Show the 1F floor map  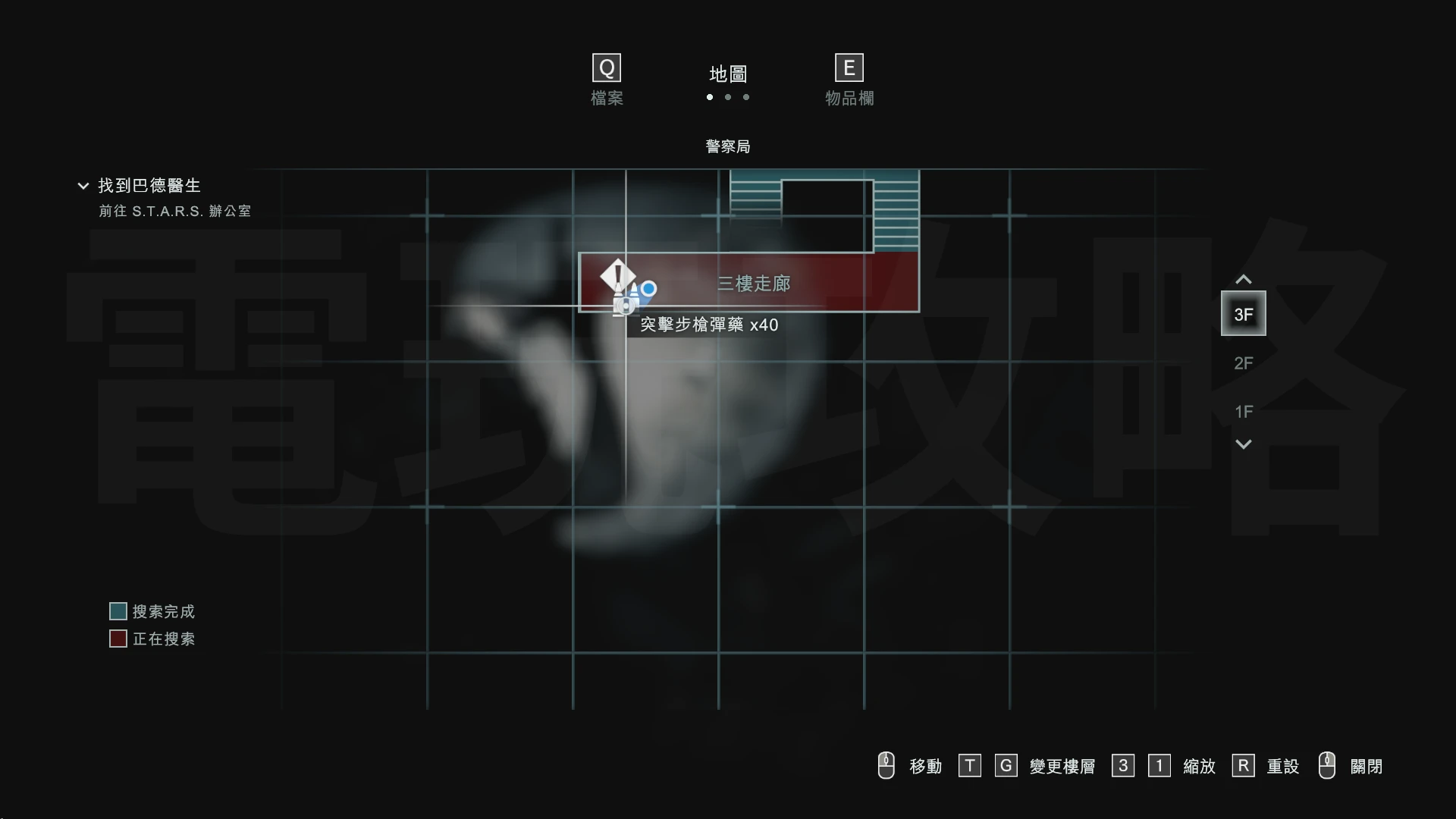coord(1243,412)
